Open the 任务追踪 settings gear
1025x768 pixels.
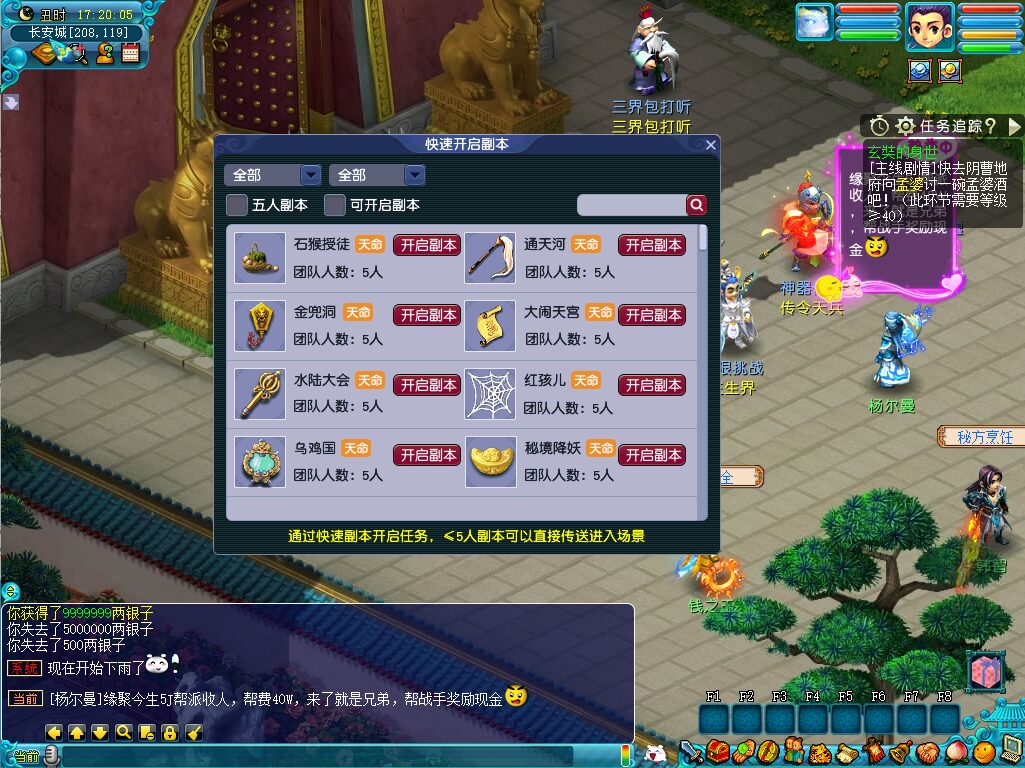[905, 126]
